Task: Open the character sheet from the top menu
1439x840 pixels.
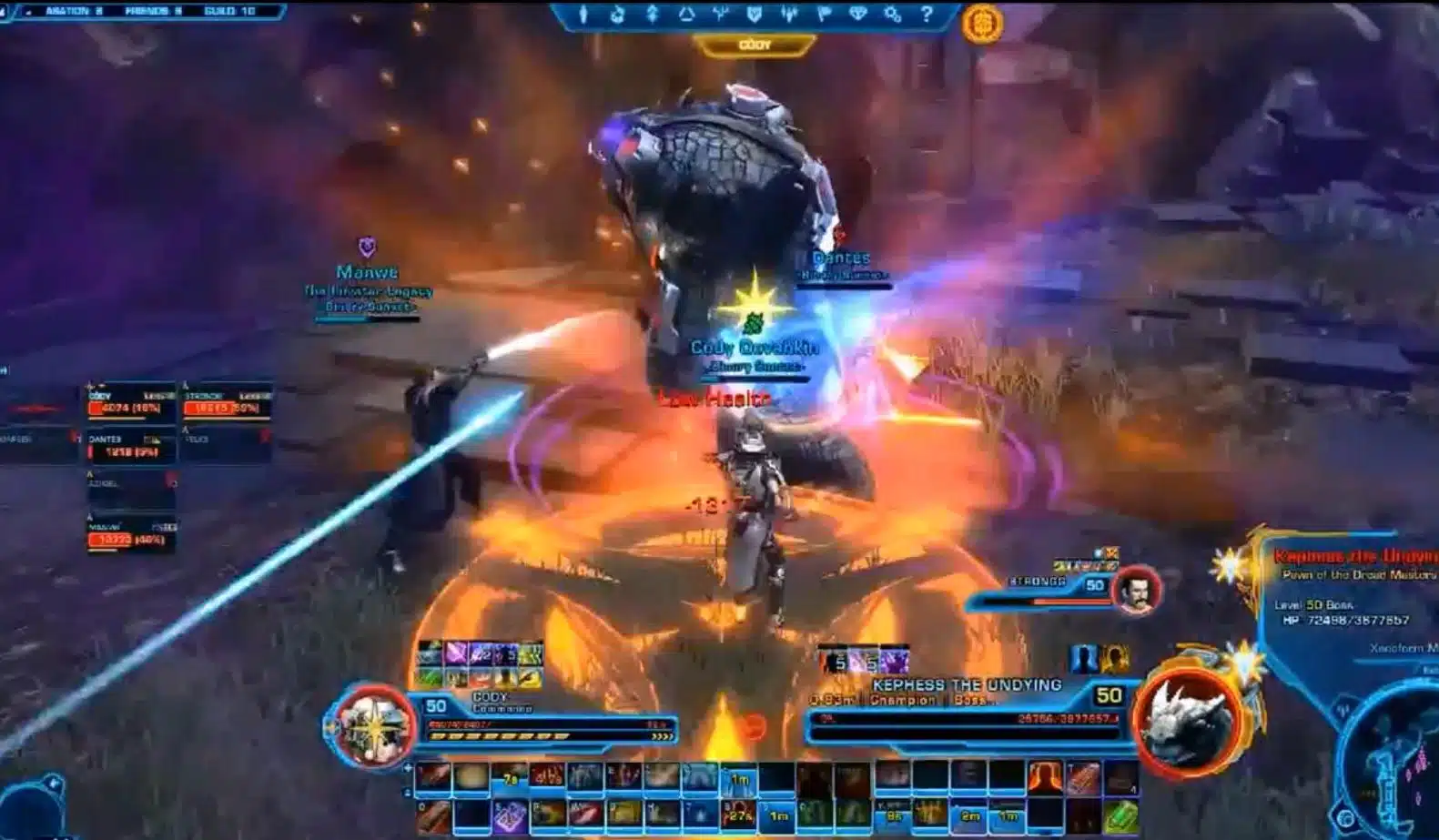Action: point(583,15)
